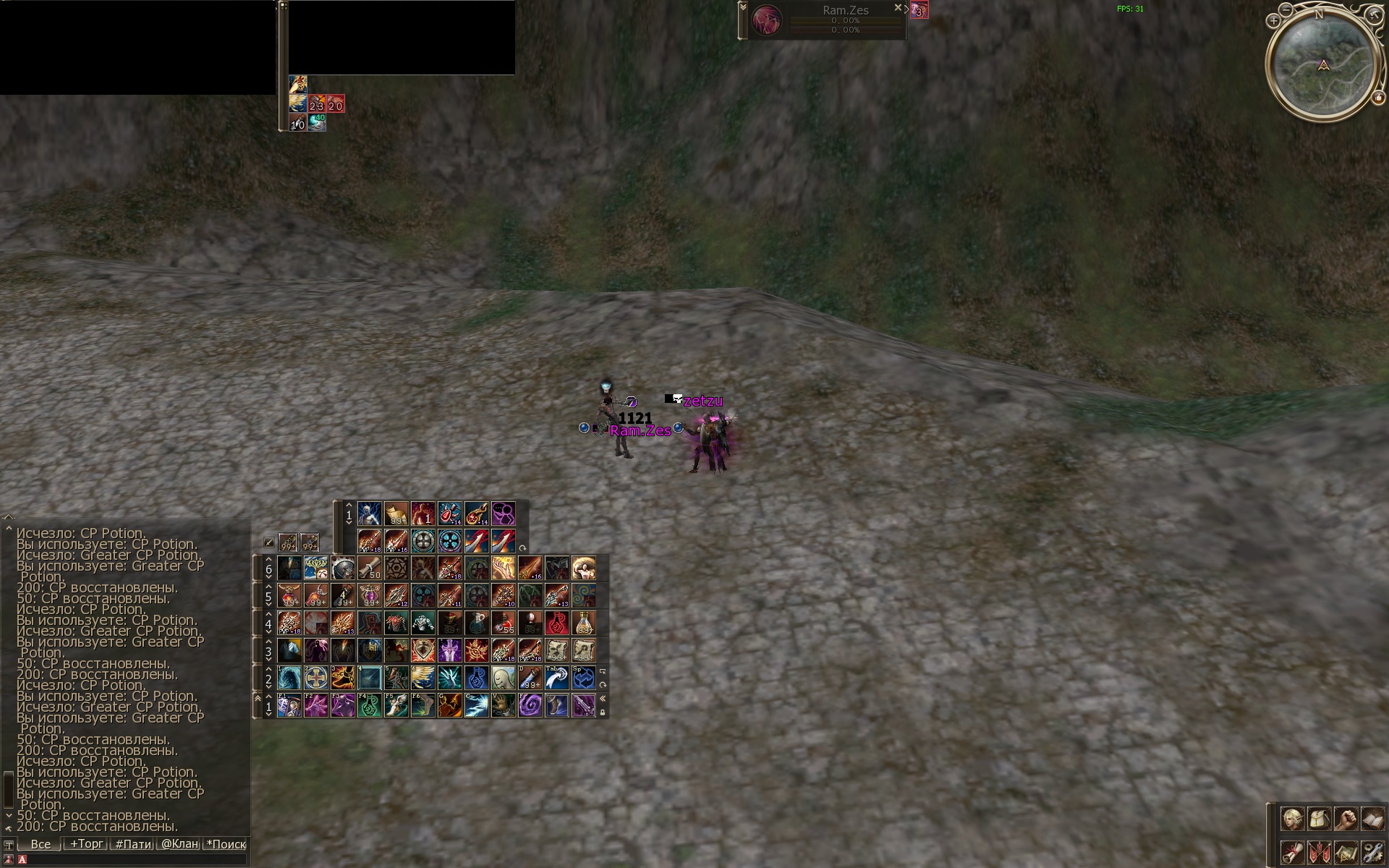The width and height of the screenshot is (1389, 868).
Task: Close the Ram.Zes target window
Action: (898, 8)
